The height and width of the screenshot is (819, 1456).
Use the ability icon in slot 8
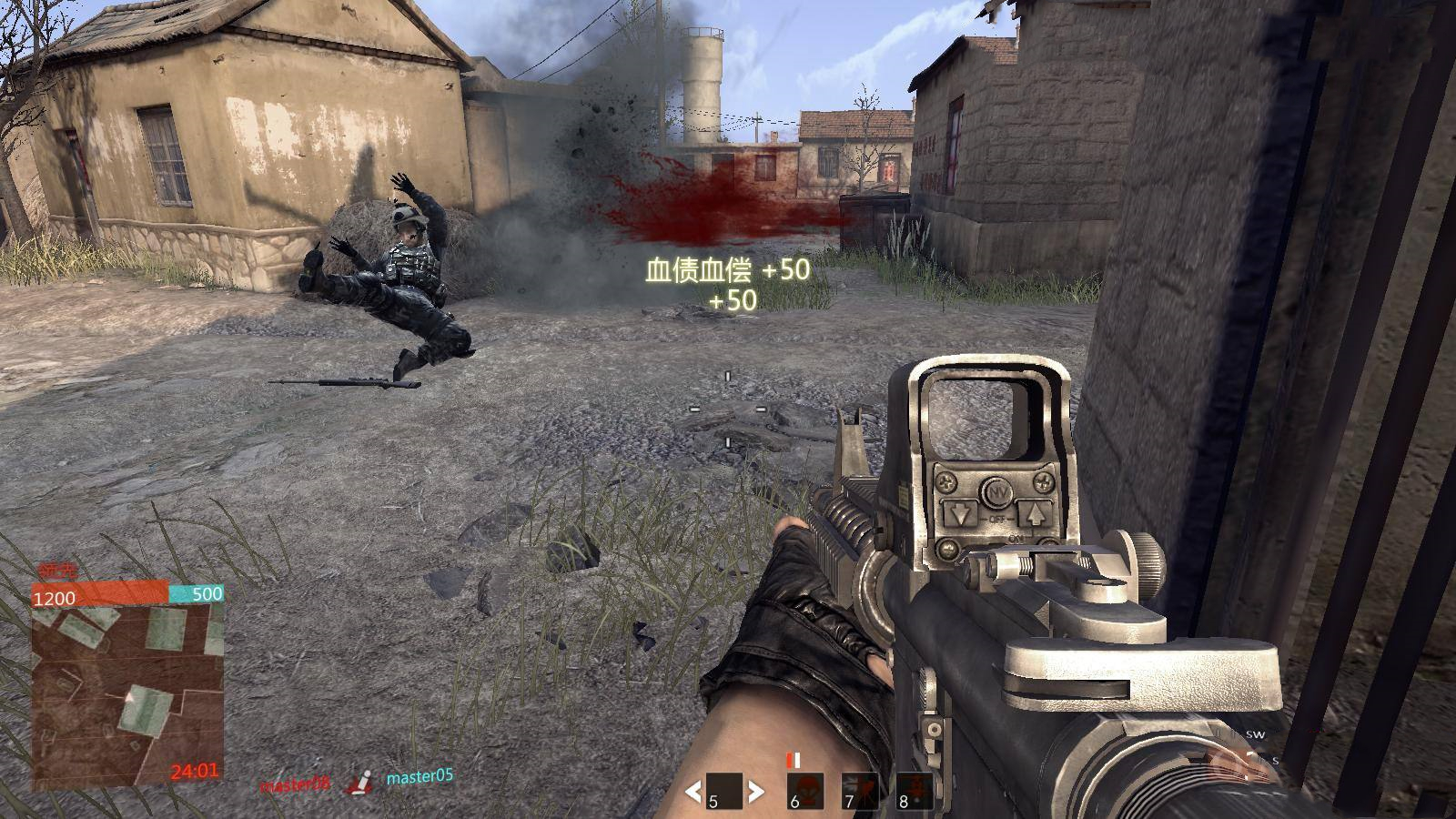915,791
